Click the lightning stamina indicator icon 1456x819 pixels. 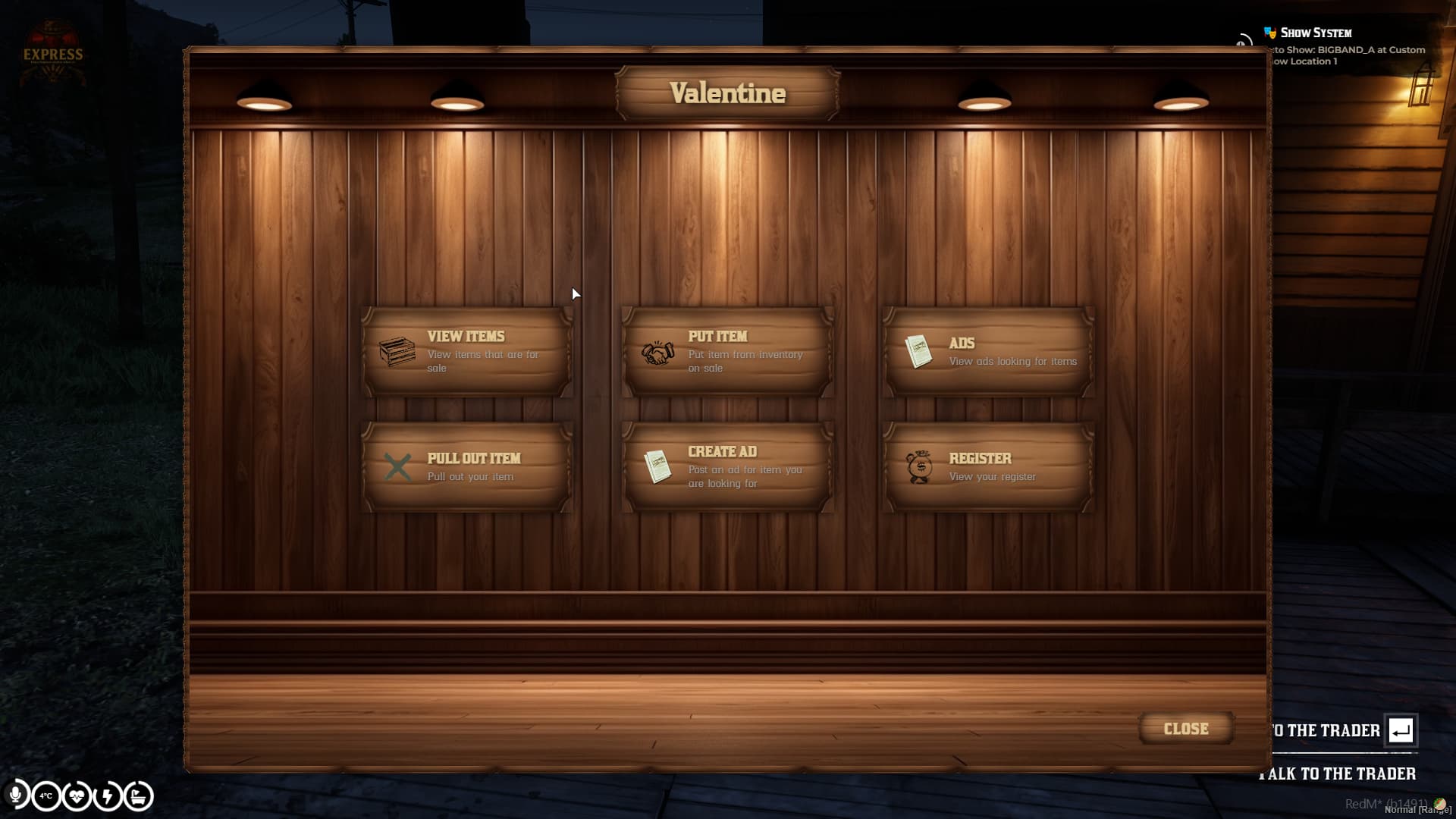pyautogui.click(x=108, y=796)
